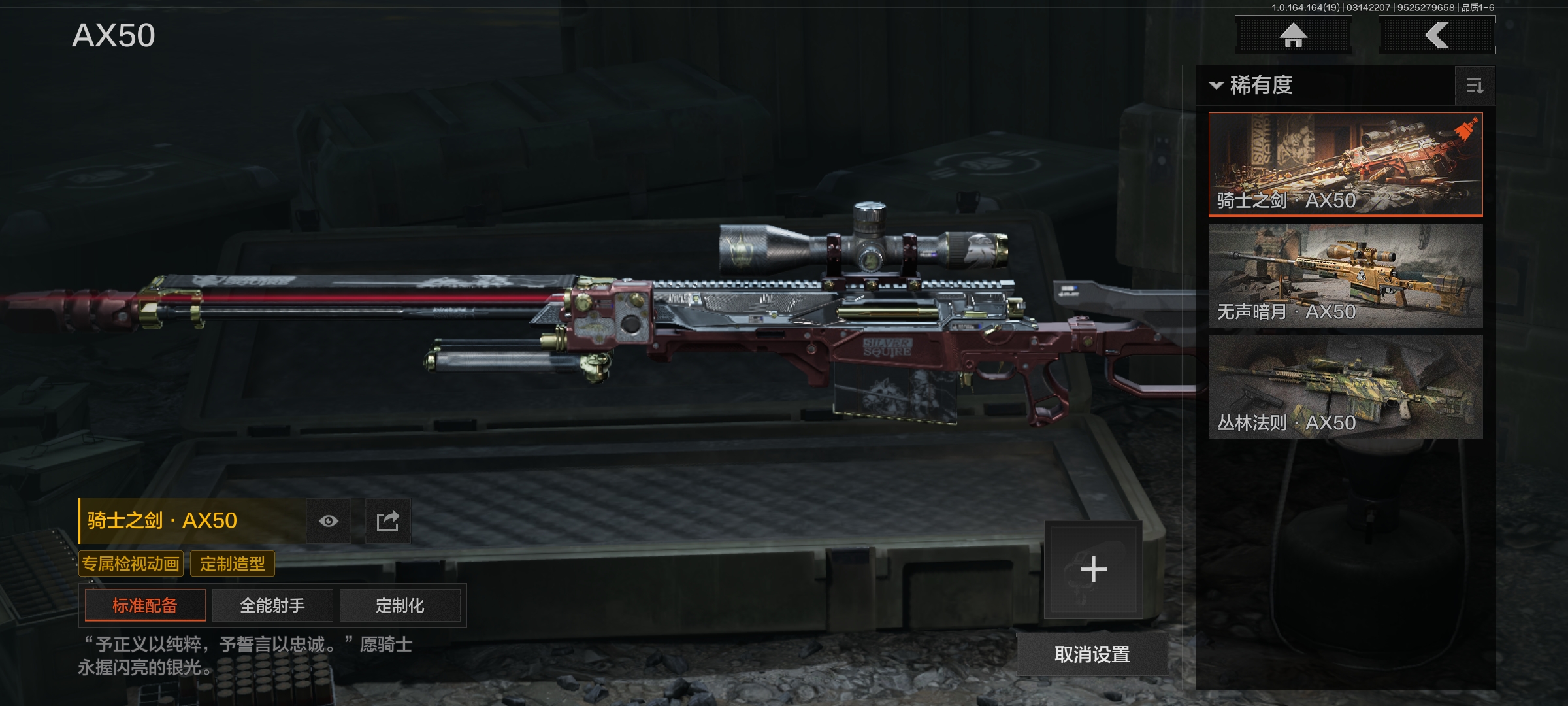Switch to the 标准配备 tab
The image size is (1568, 706).
click(x=145, y=605)
